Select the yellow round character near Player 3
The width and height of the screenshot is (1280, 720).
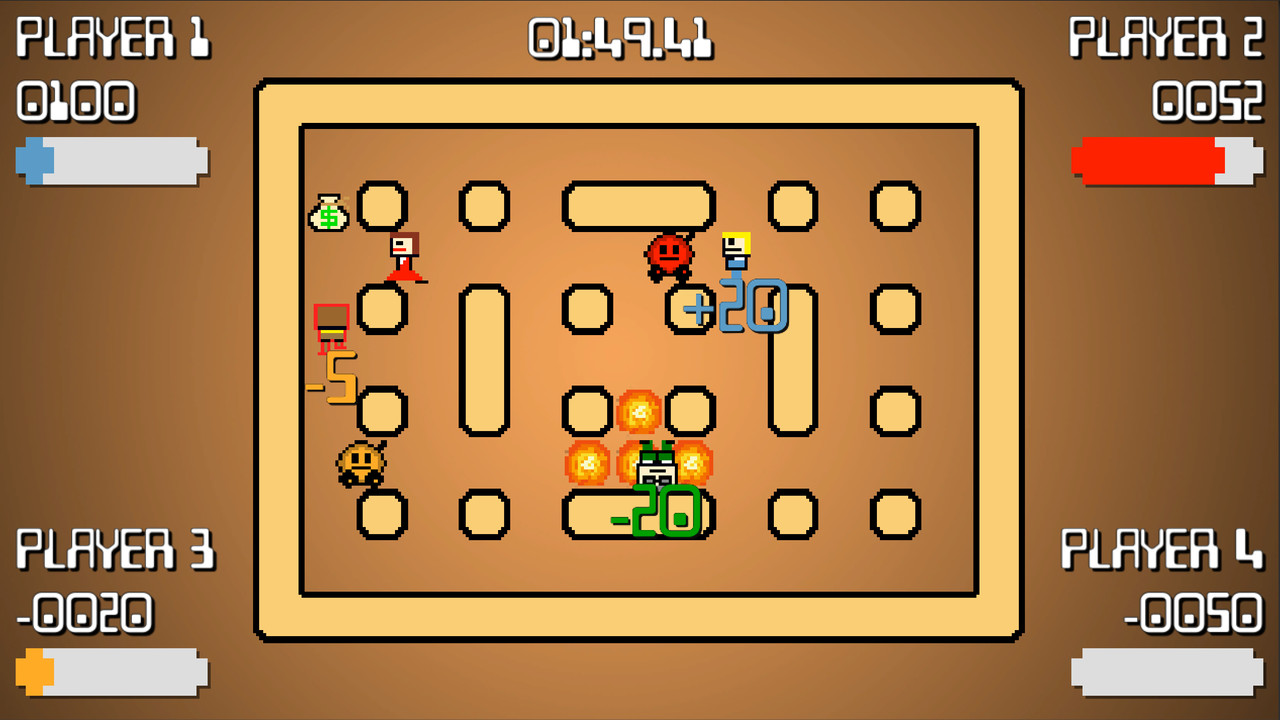click(x=360, y=465)
